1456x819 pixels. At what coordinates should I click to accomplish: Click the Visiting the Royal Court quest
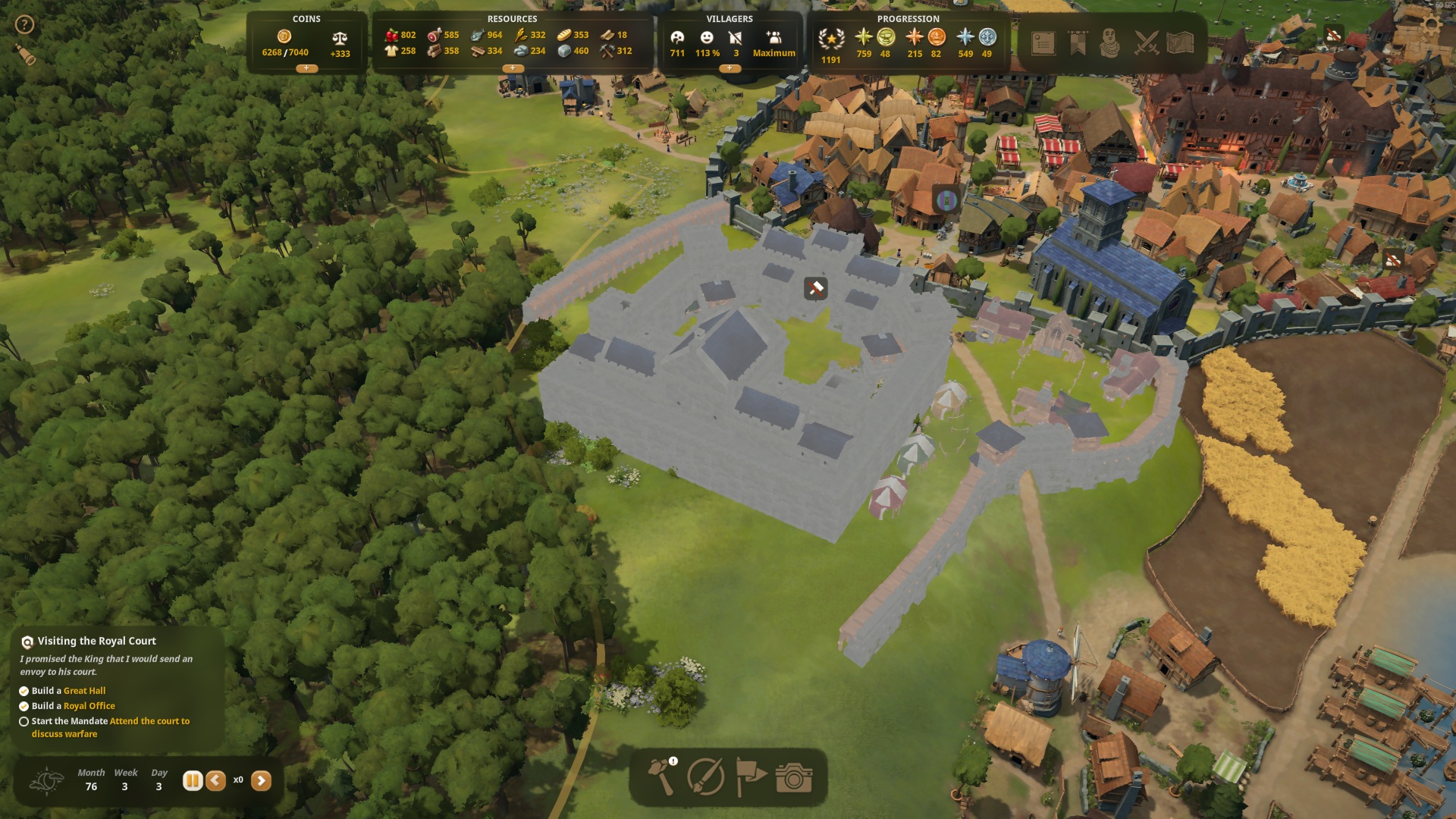pos(97,642)
